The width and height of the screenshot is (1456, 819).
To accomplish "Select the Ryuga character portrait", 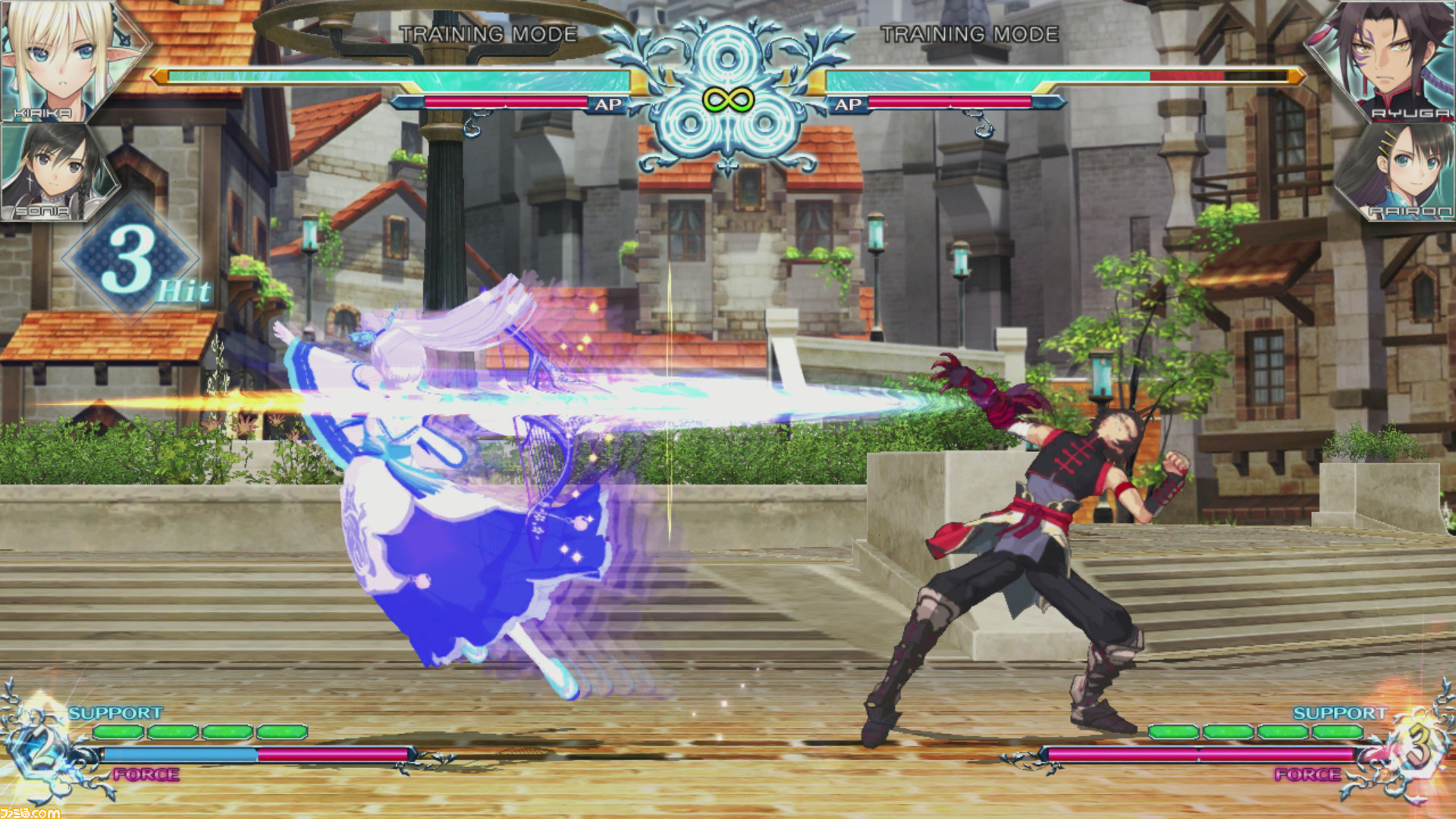I will [x=1395, y=61].
